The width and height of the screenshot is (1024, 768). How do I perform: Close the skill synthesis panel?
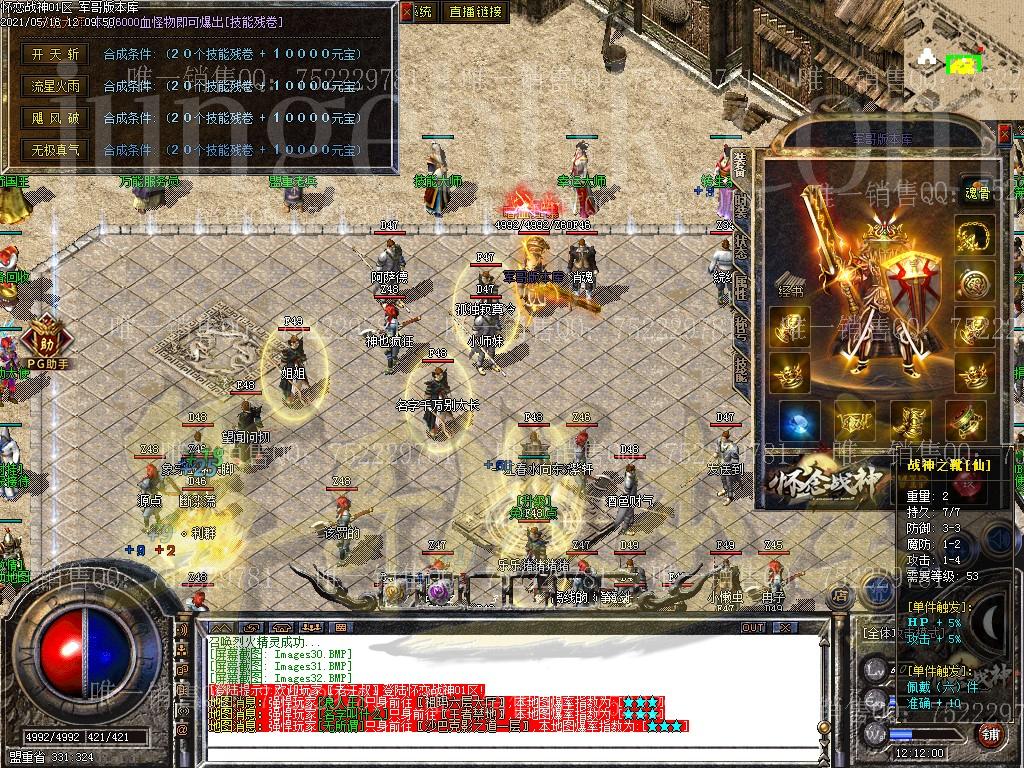[406, 12]
